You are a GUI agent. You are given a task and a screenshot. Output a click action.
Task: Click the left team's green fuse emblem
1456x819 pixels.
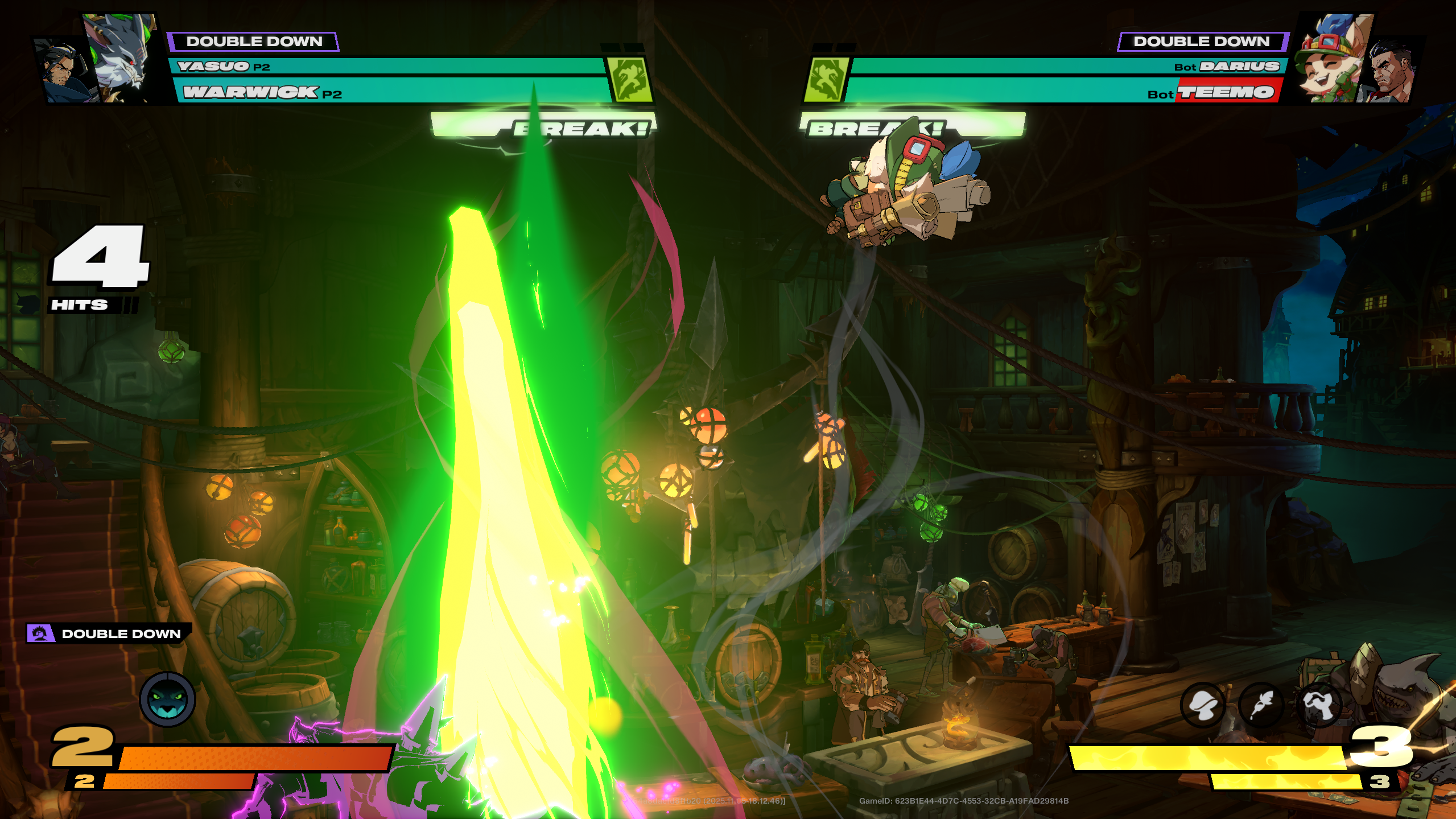click(629, 80)
